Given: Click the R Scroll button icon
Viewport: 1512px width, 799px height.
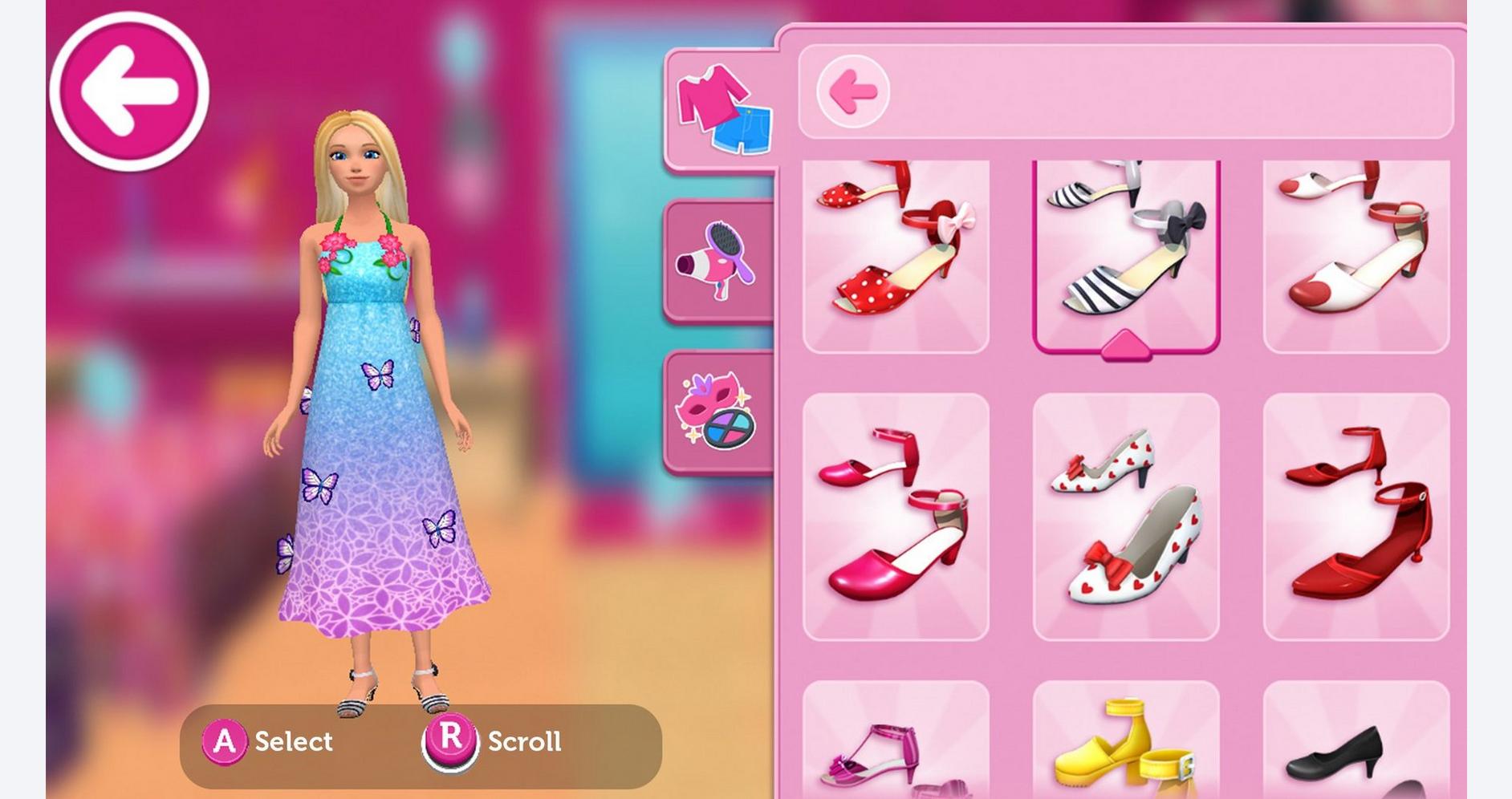Looking at the screenshot, I should pyautogui.click(x=453, y=741).
